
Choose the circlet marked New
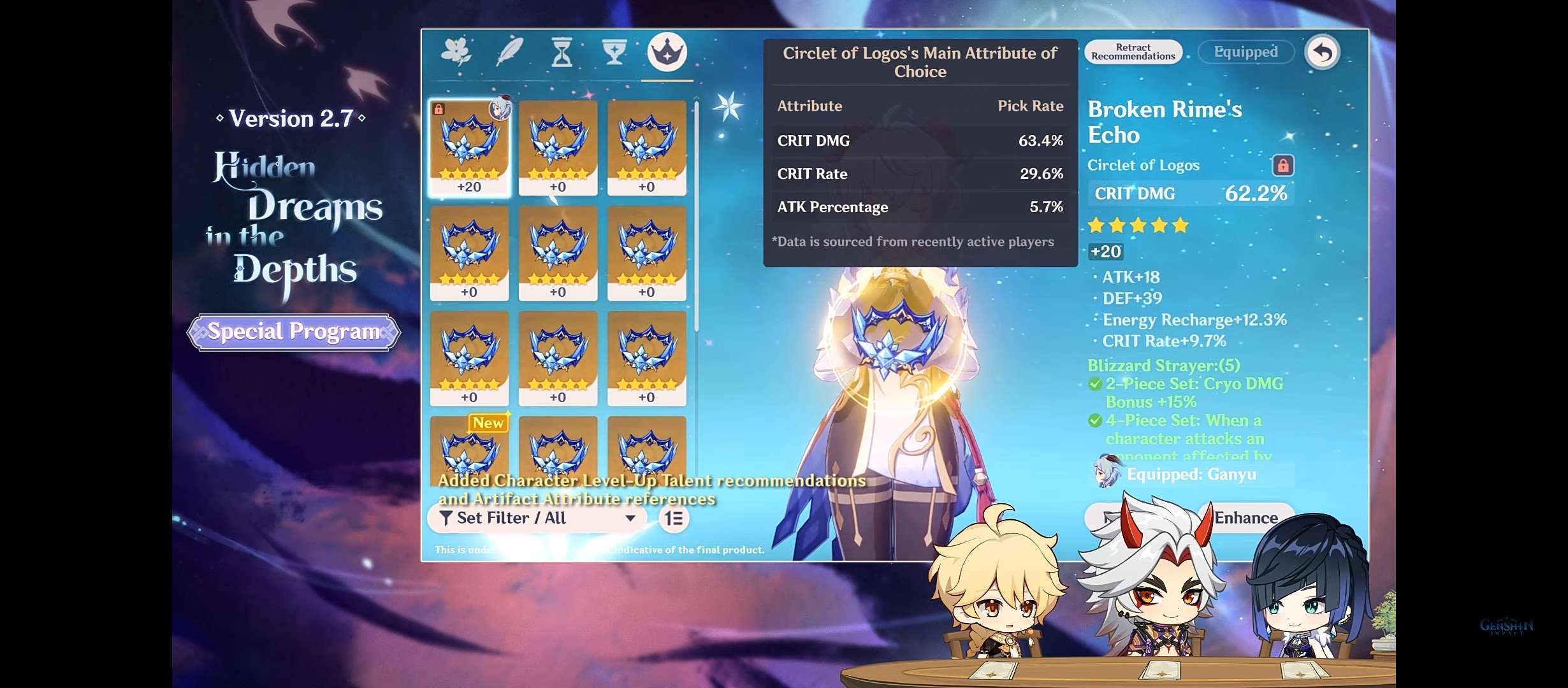470,446
